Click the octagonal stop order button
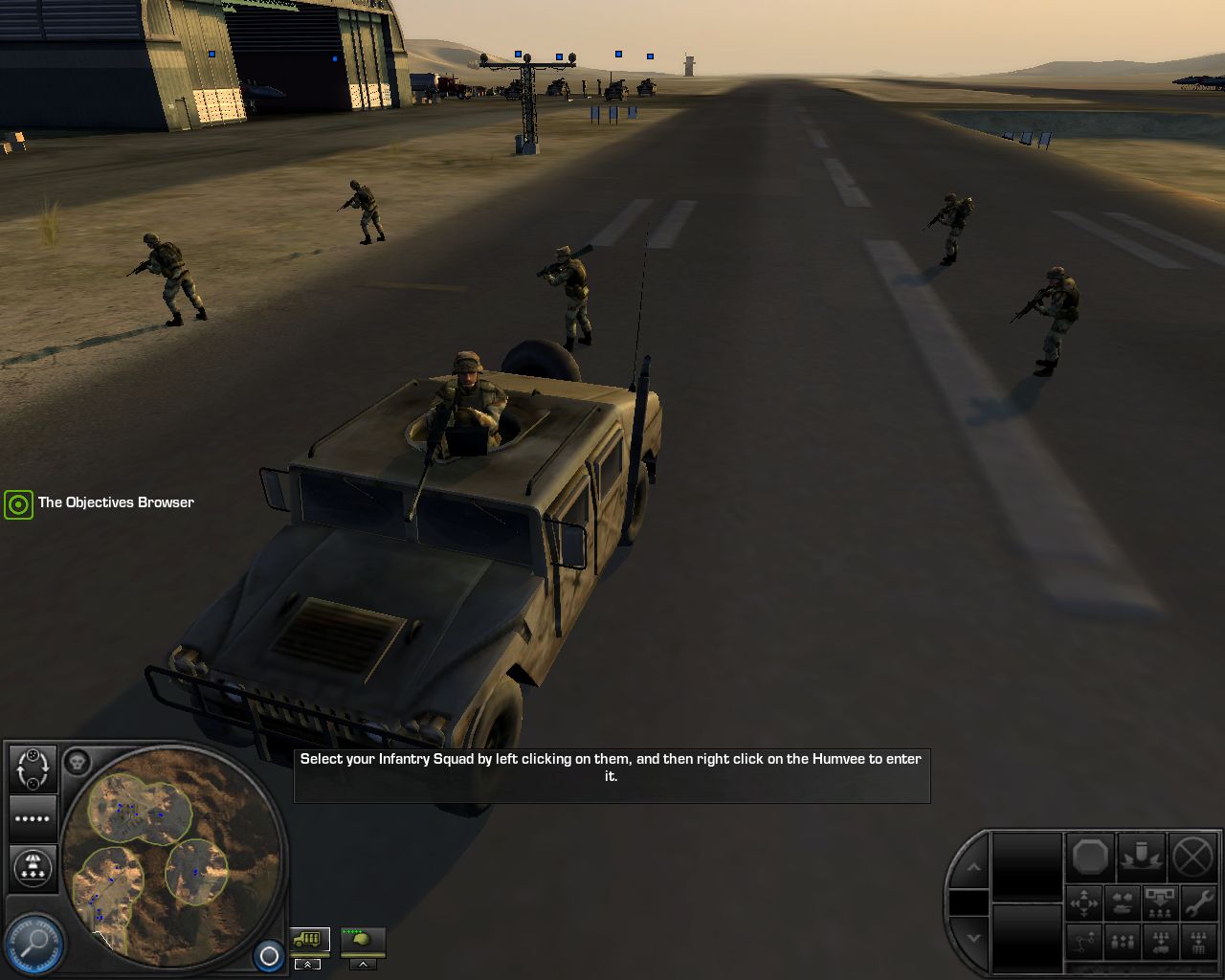Screen dimensions: 1225x980 pyautogui.click(x=1090, y=857)
